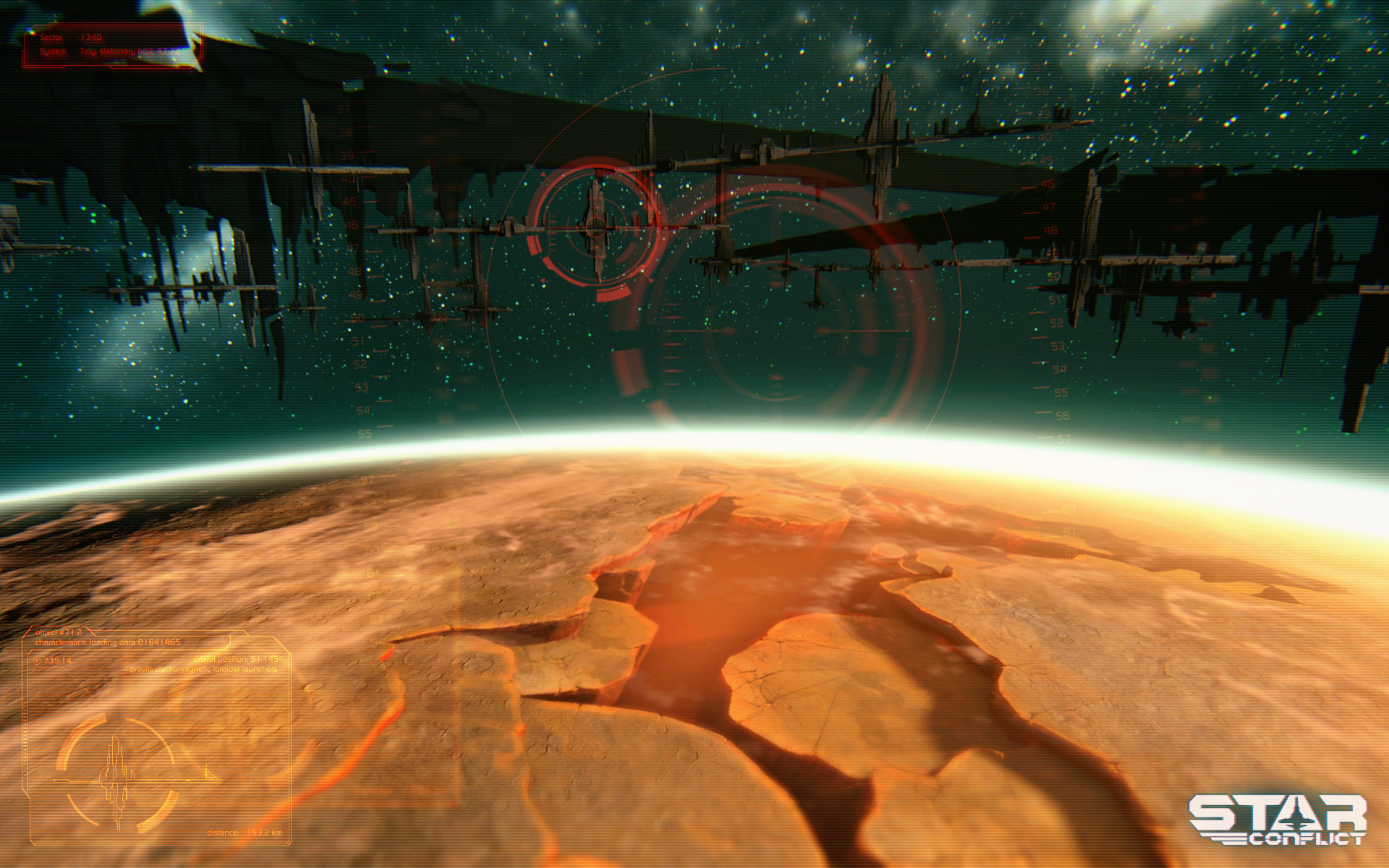Viewport: 1389px width, 868px height.
Task: Click the red target lock reticle
Action: pos(595,227)
